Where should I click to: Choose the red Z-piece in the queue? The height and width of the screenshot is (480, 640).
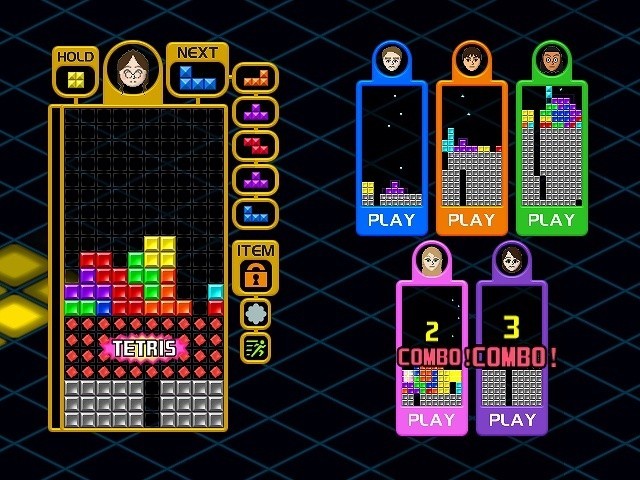255,145
